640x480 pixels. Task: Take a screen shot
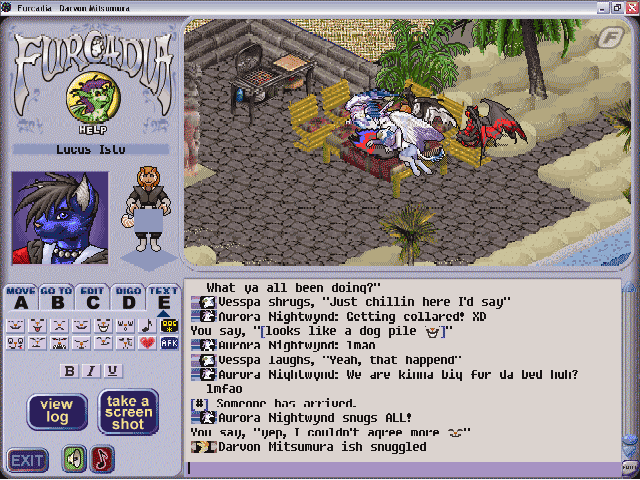[x=128, y=411]
